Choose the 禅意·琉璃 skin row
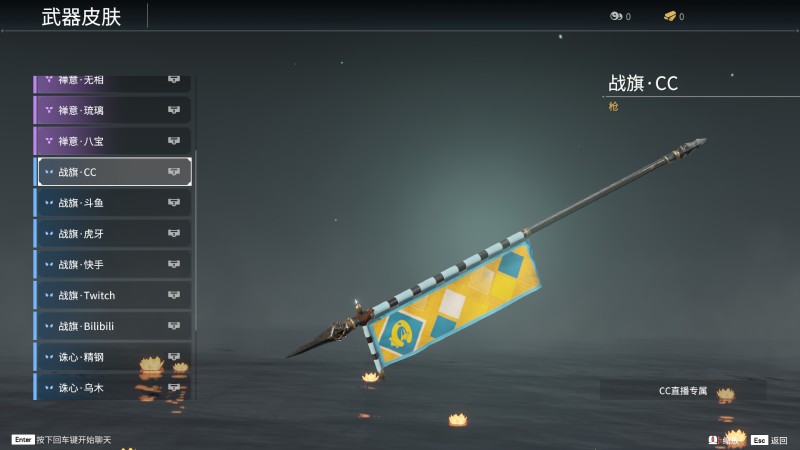 click(112, 110)
